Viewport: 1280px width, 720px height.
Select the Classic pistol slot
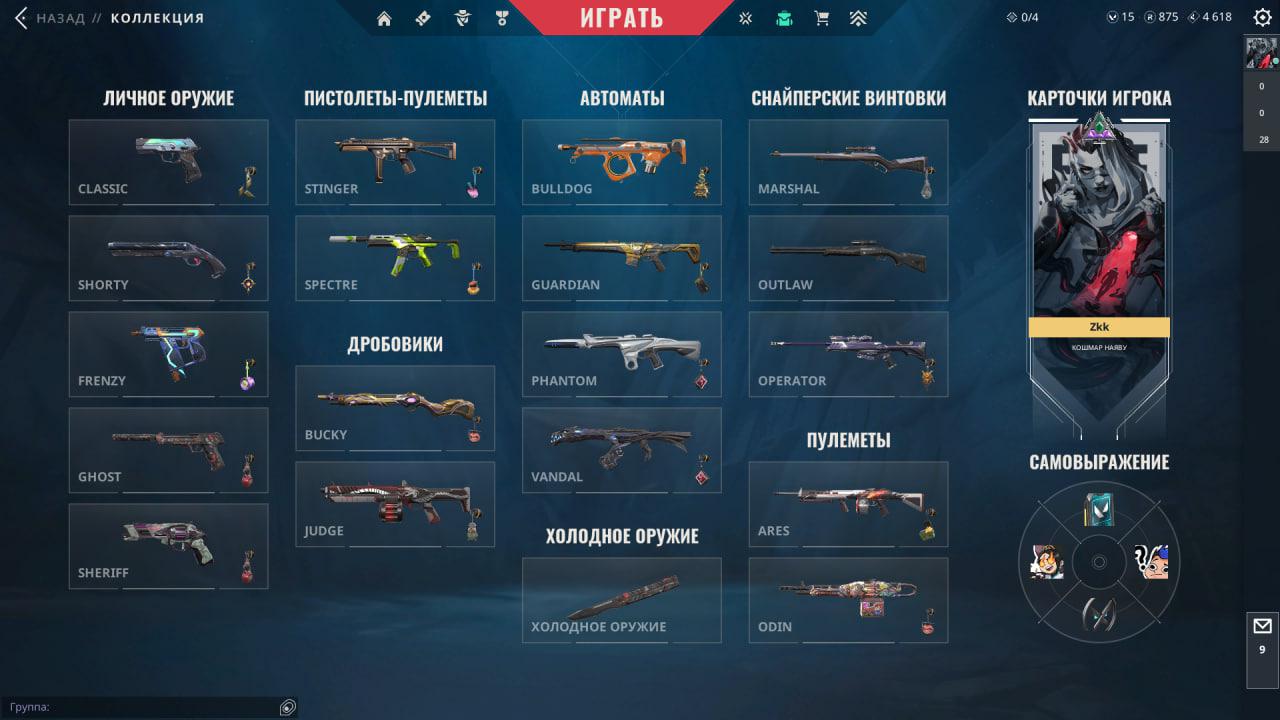(x=168, y=162)
